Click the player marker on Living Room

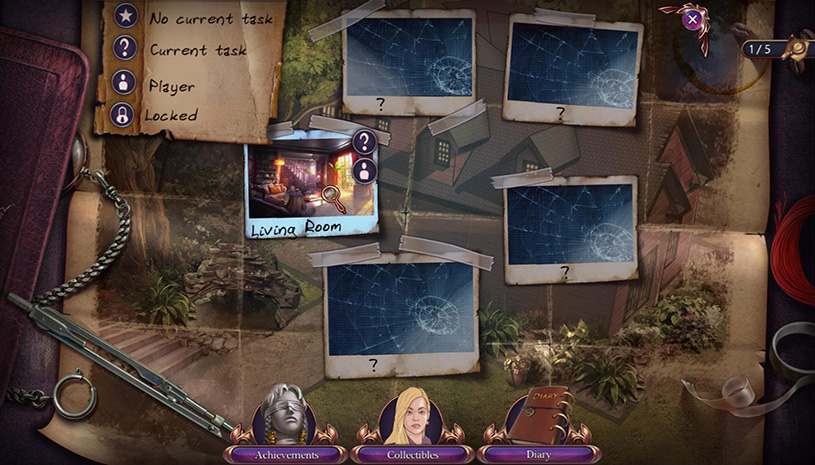364,170
